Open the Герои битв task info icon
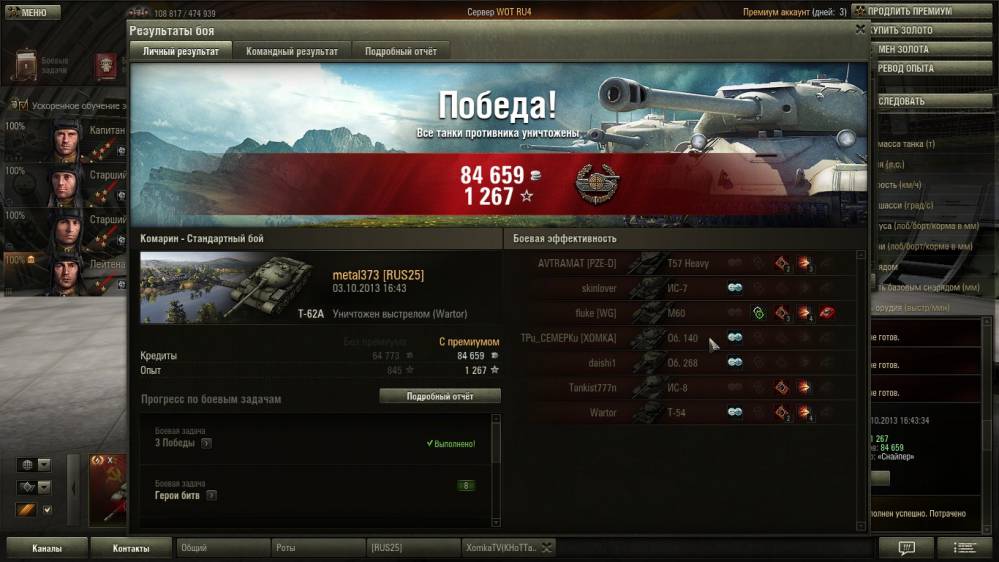 click(212, 495)
